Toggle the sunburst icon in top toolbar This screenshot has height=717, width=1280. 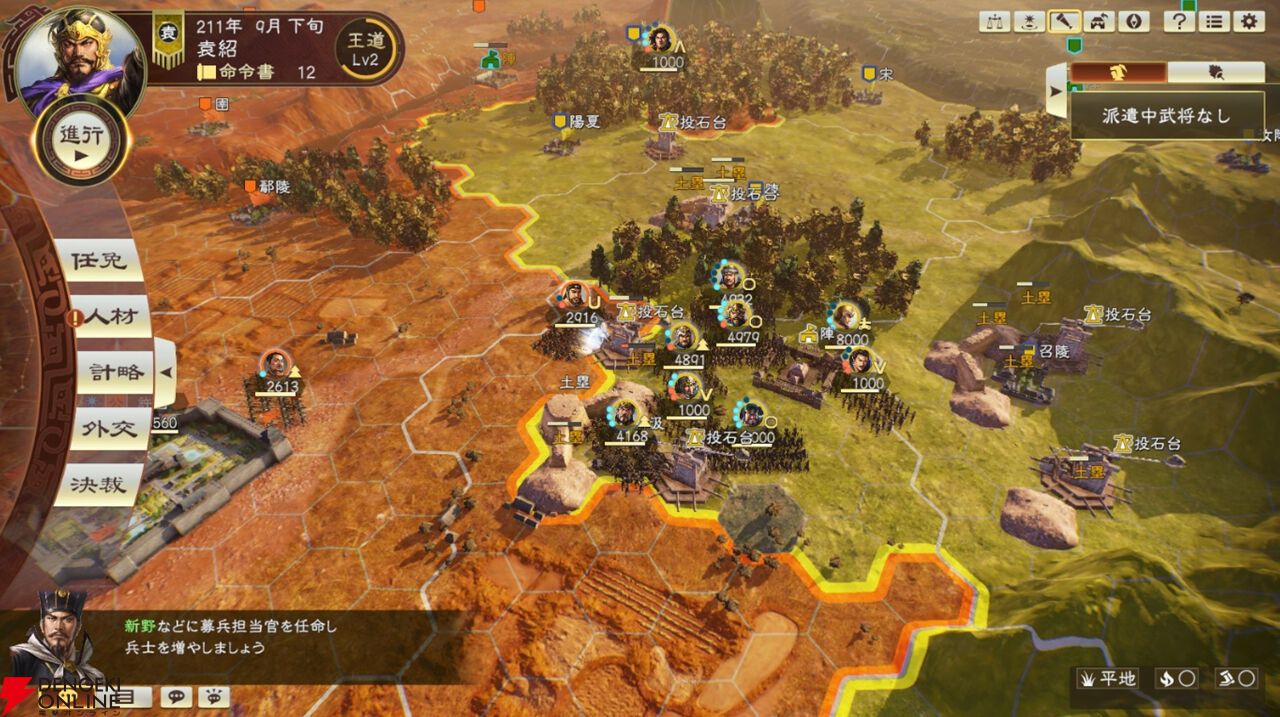1030,21
